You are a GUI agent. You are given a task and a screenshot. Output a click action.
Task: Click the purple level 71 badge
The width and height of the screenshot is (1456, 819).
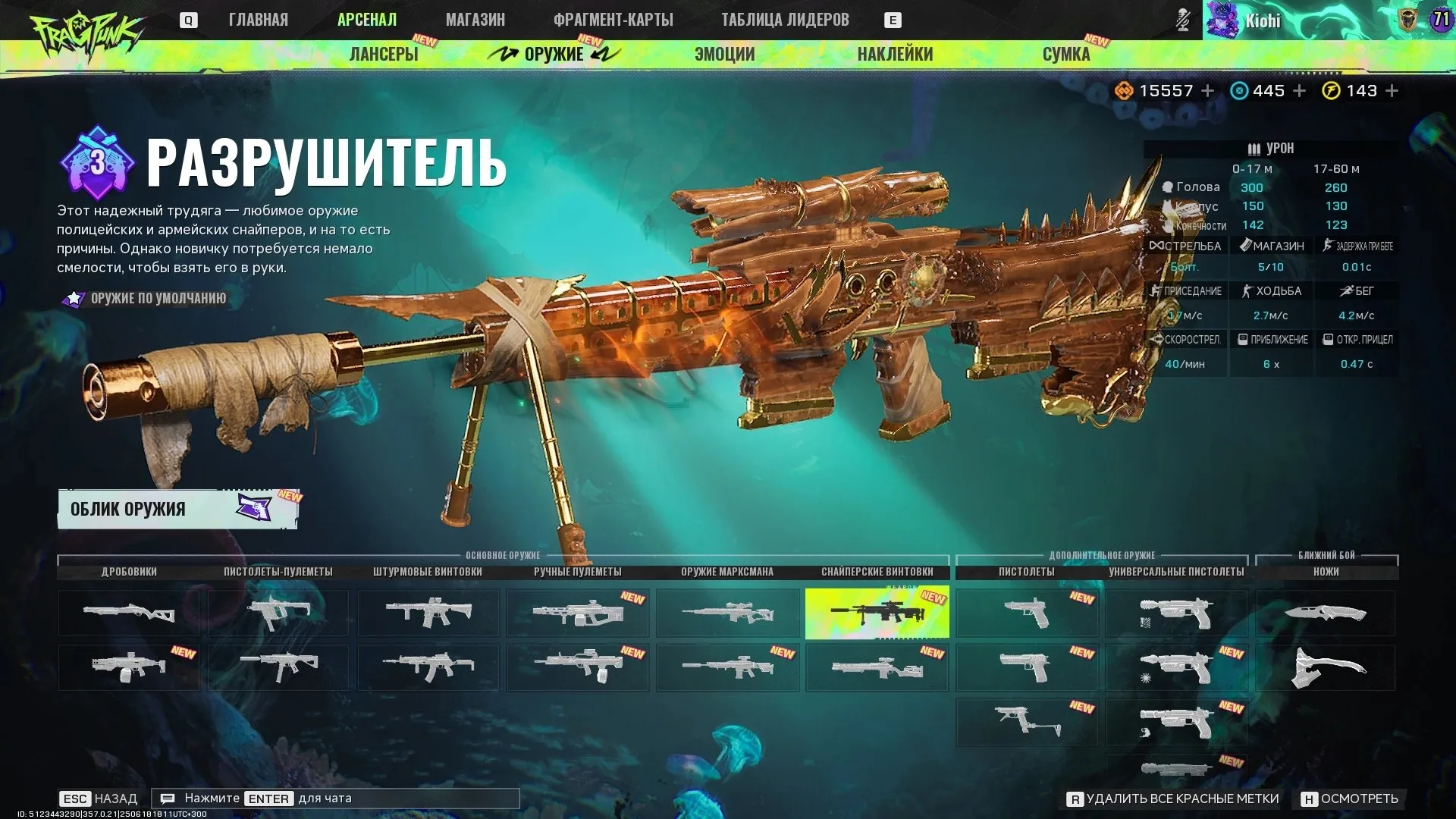tap(1440, 20)
